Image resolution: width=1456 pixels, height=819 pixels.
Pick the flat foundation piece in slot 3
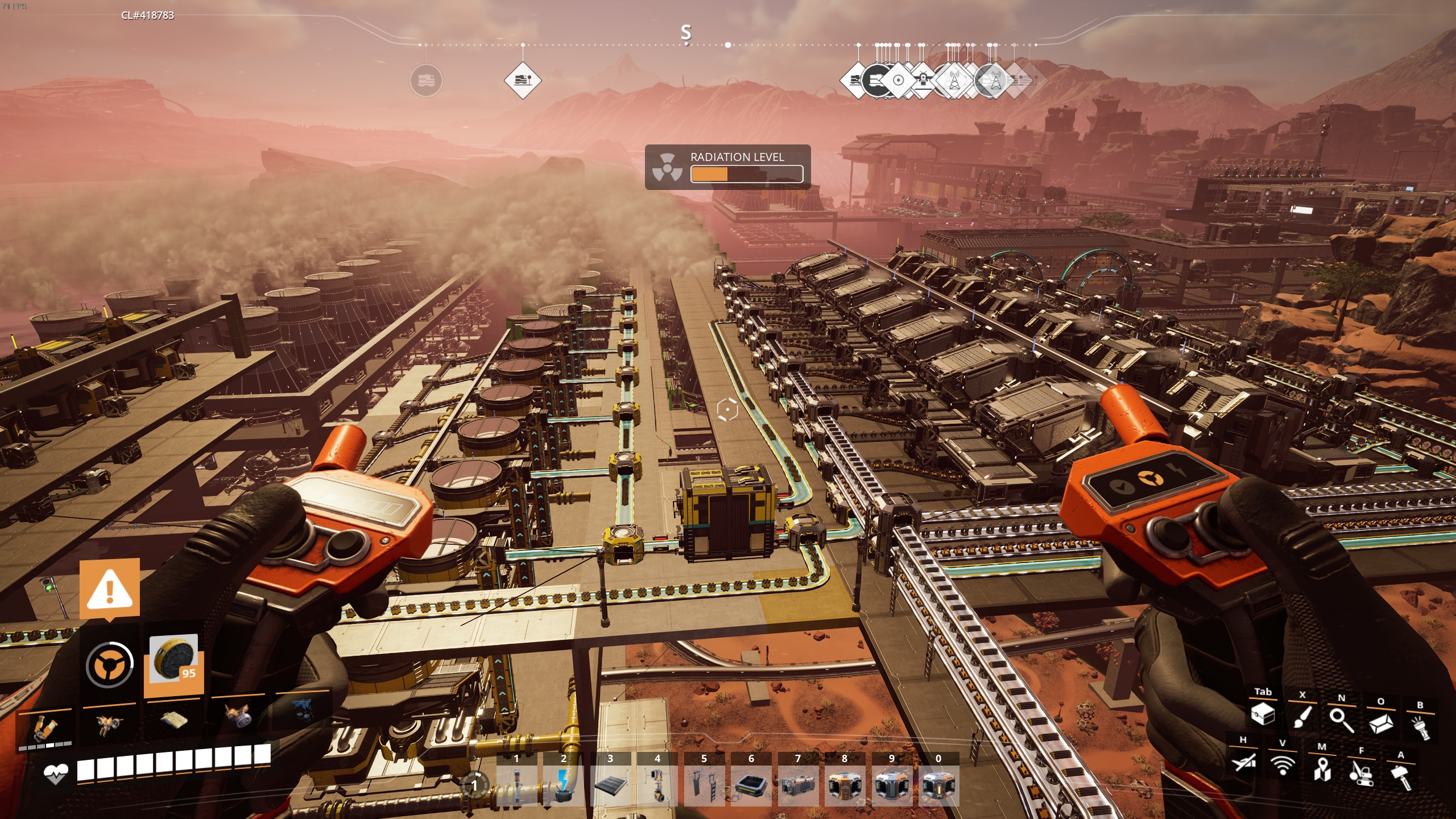click(x=610, y=785)
